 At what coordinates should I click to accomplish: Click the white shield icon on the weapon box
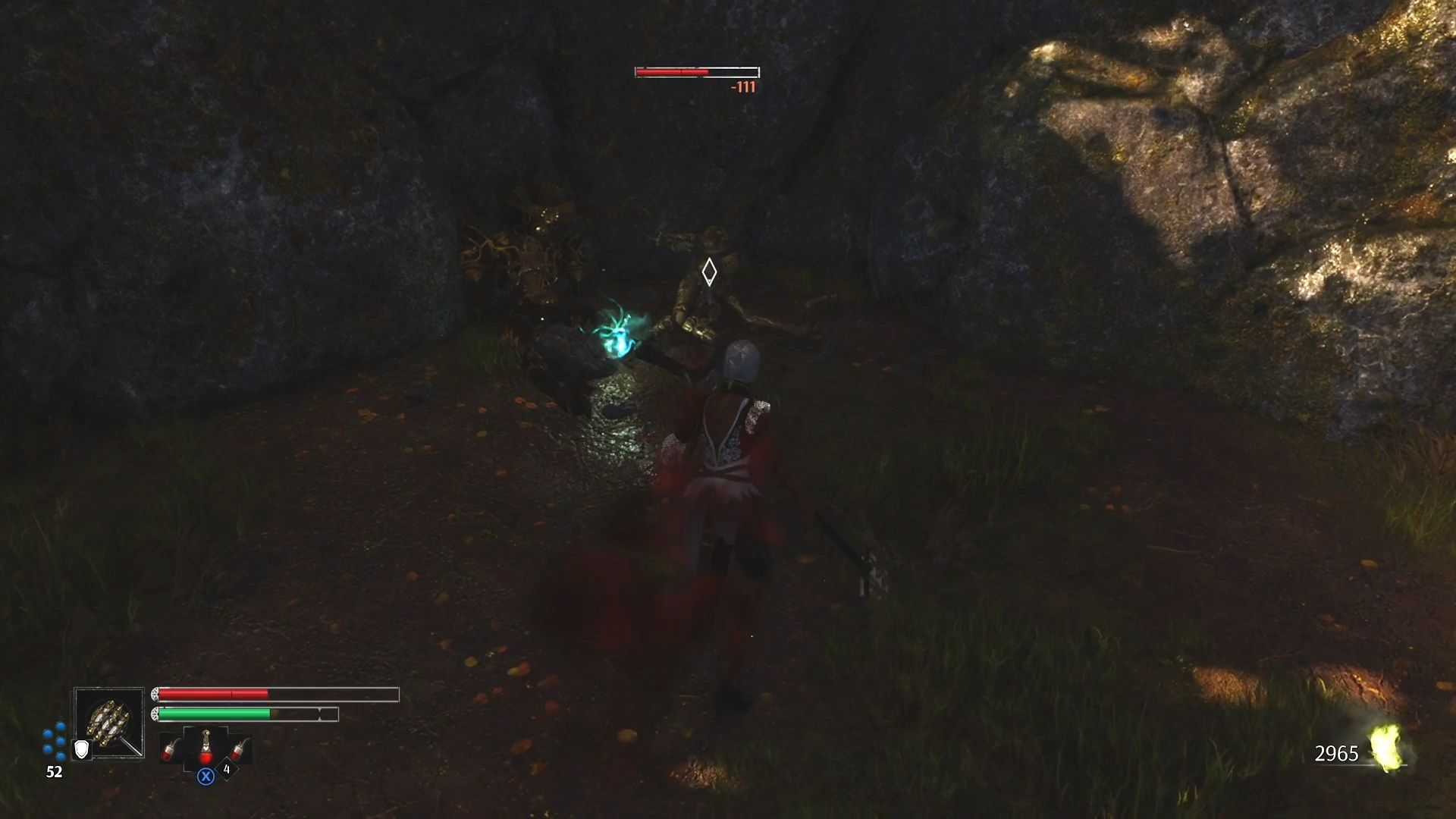pos(81,750)
